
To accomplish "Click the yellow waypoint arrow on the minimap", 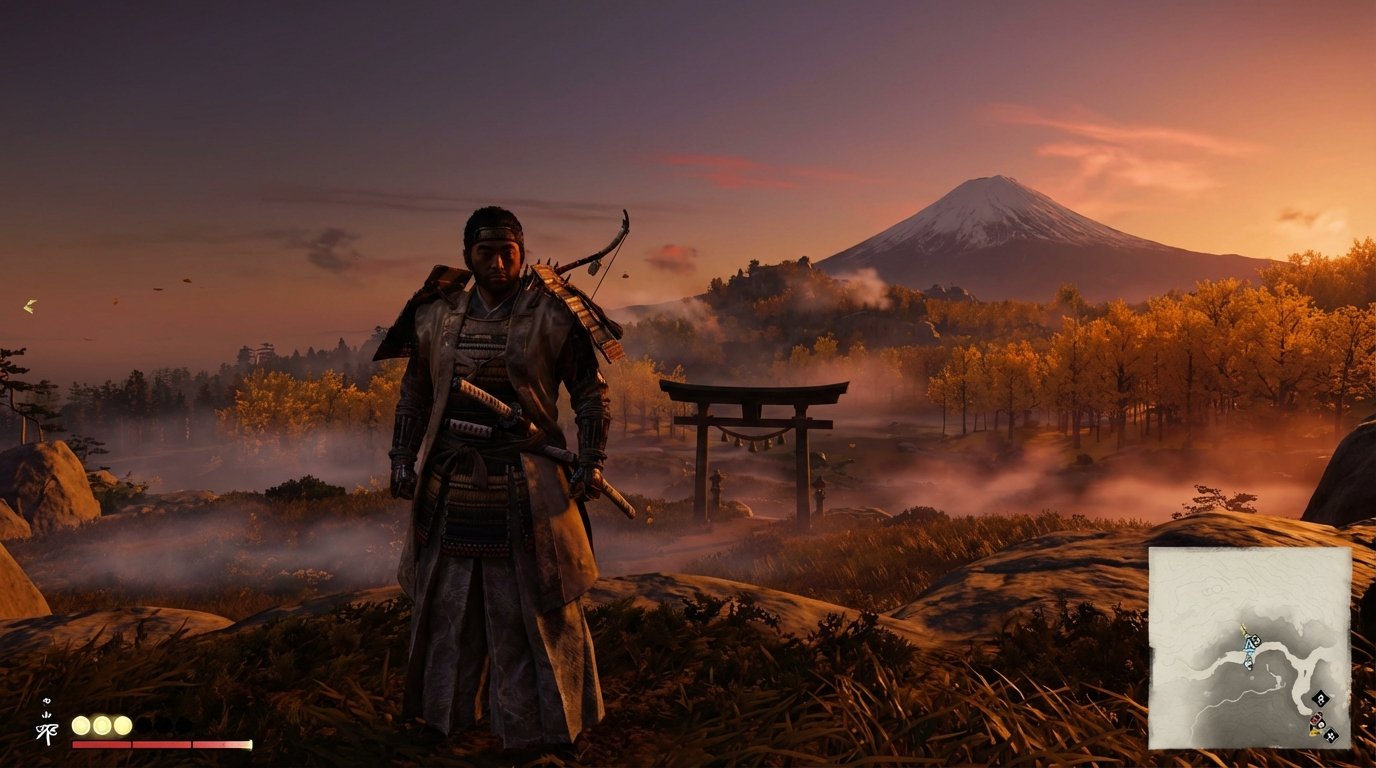I will coord(1243,629).
